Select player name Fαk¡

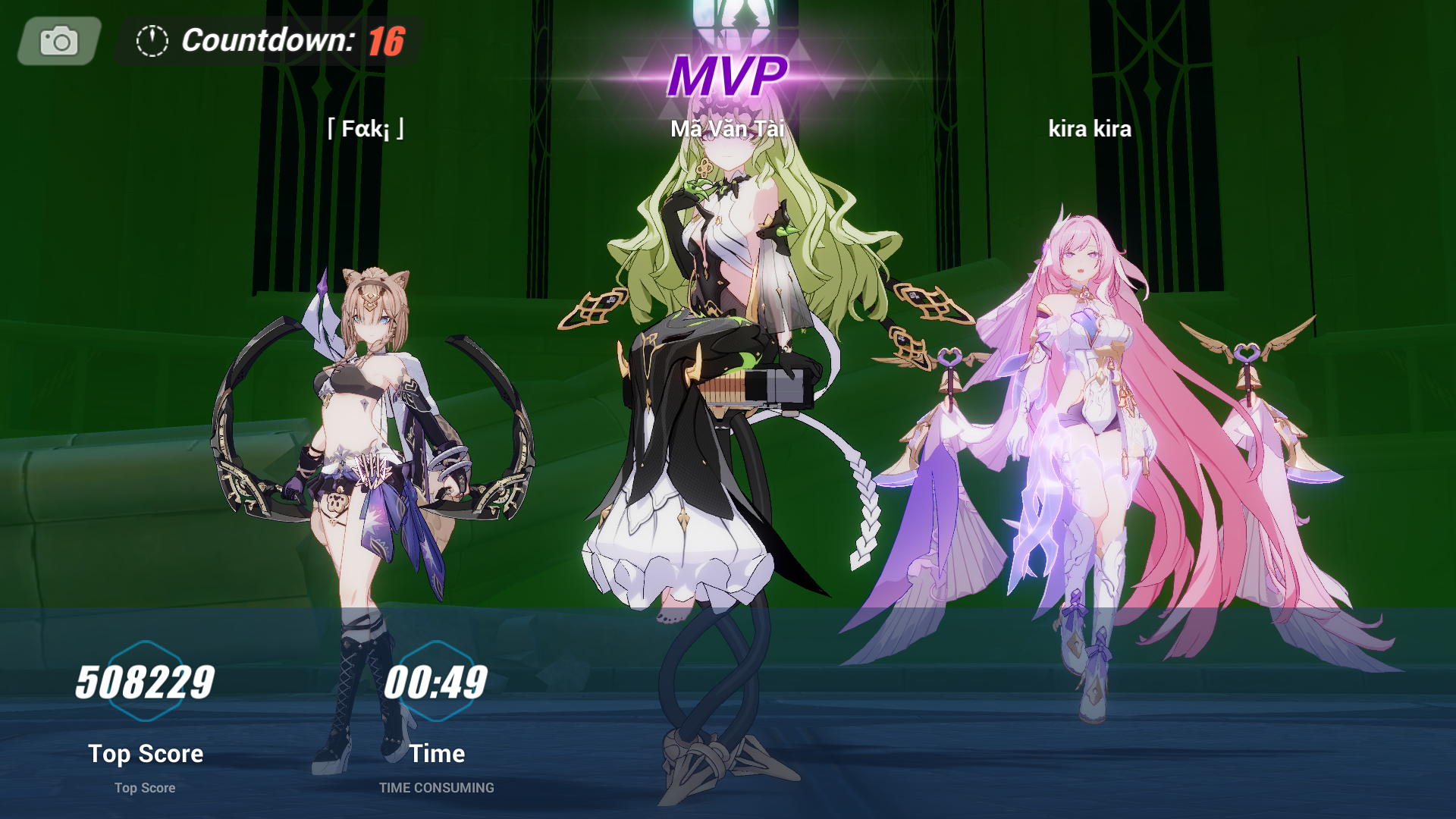[366, 129]
